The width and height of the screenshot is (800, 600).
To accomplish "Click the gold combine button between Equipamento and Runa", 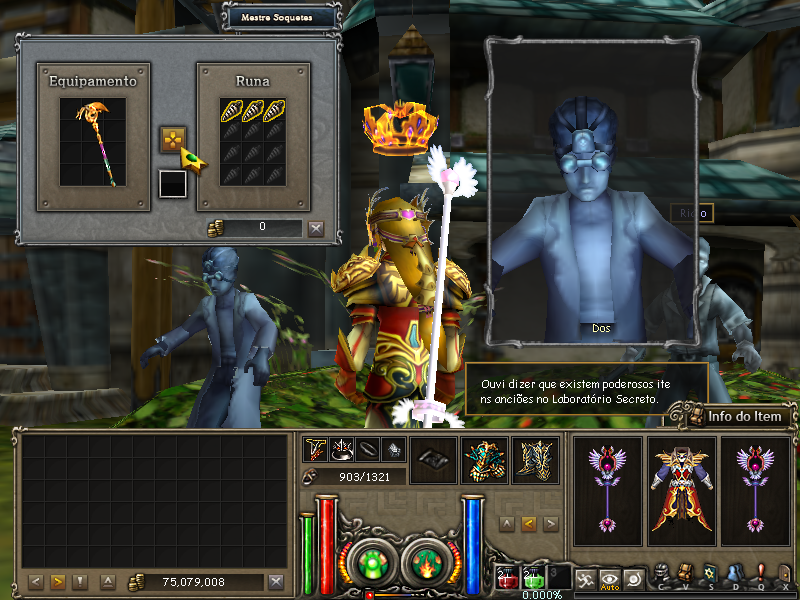I will [x=173, y=139].
